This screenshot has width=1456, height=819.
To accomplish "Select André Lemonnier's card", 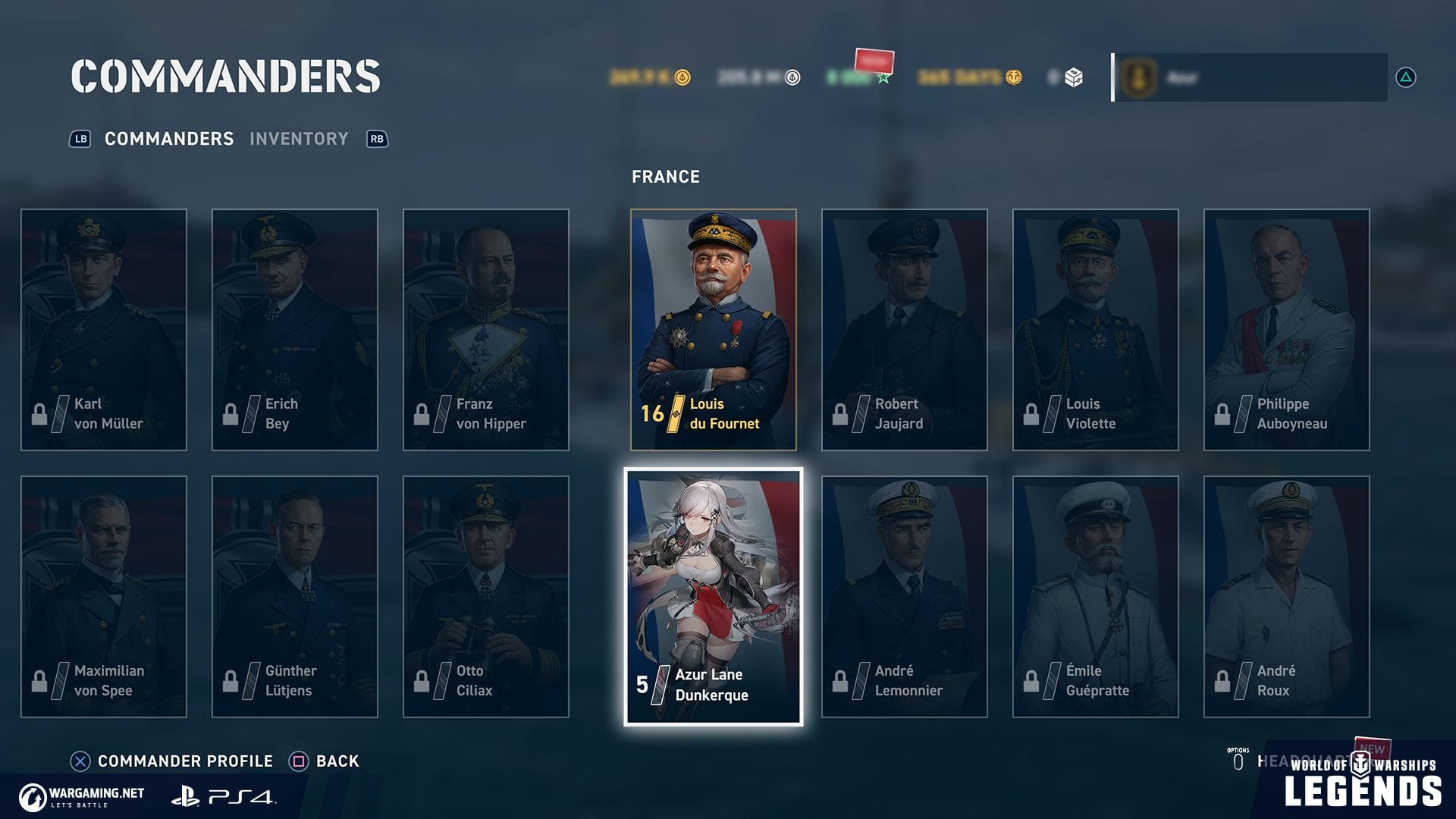I will [904, 596].
